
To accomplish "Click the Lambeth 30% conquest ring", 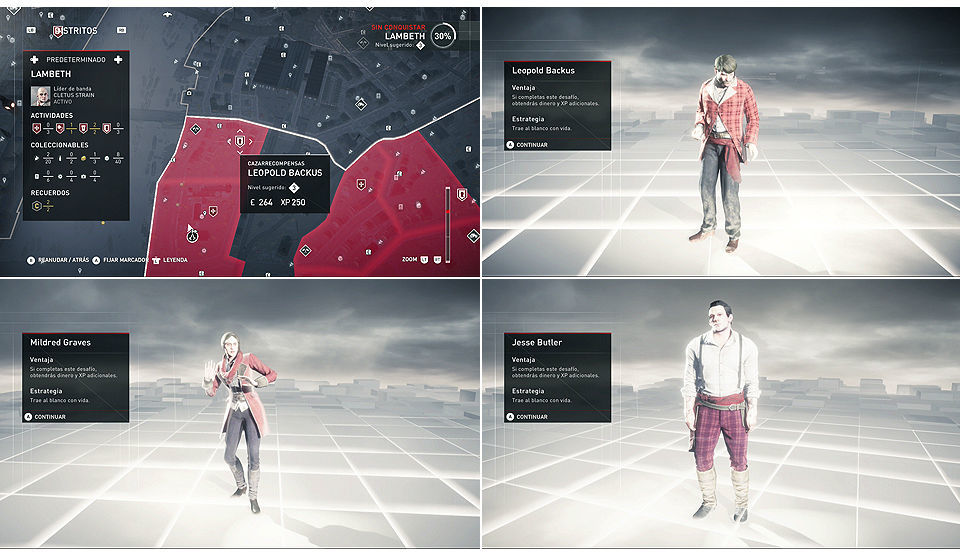I will click(x=443, y=35).
